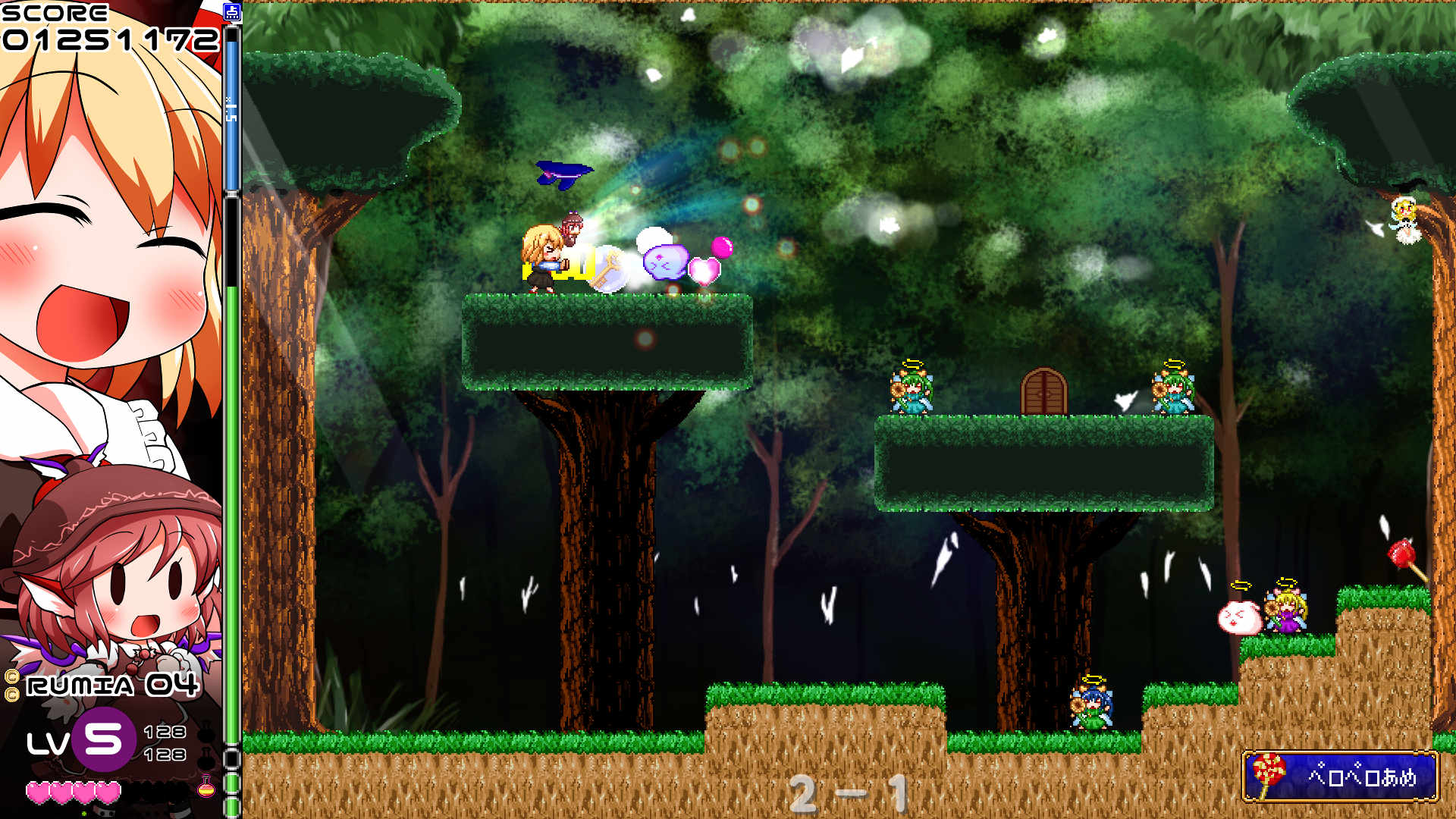Viewport: 1456px width, 819px height.
Task: Click the leftmost pink heart in the health row
Action: (x=39, y=794)
